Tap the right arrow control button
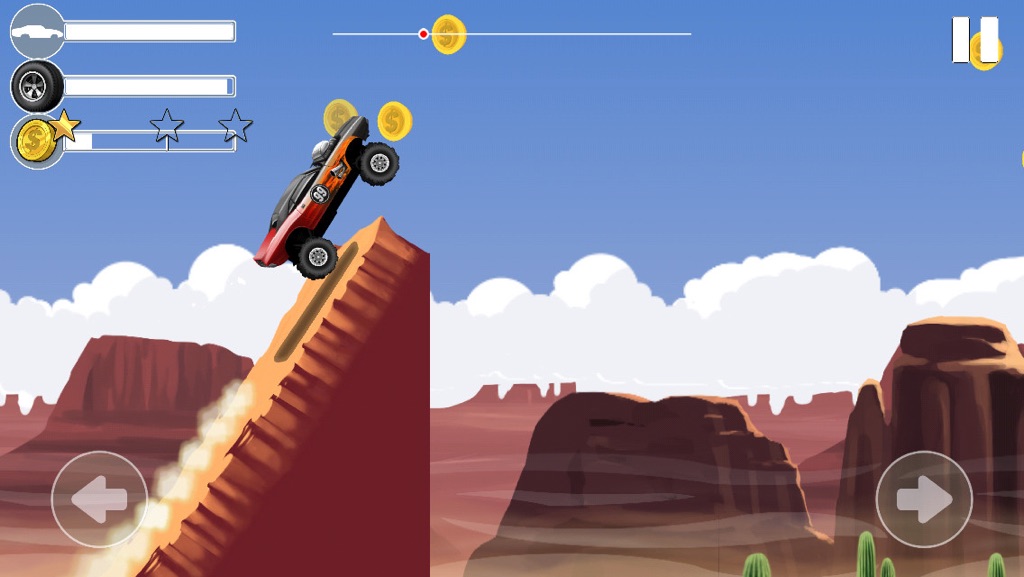The height and width of the screenshot is (577, 1024). point(924,499)
